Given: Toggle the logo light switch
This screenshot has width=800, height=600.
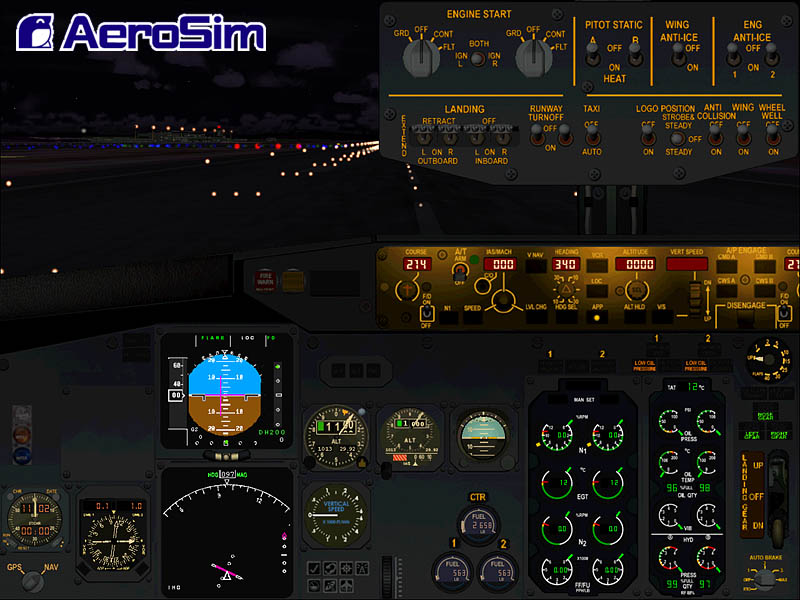Looking at the screenshot, I should (648, 132).
